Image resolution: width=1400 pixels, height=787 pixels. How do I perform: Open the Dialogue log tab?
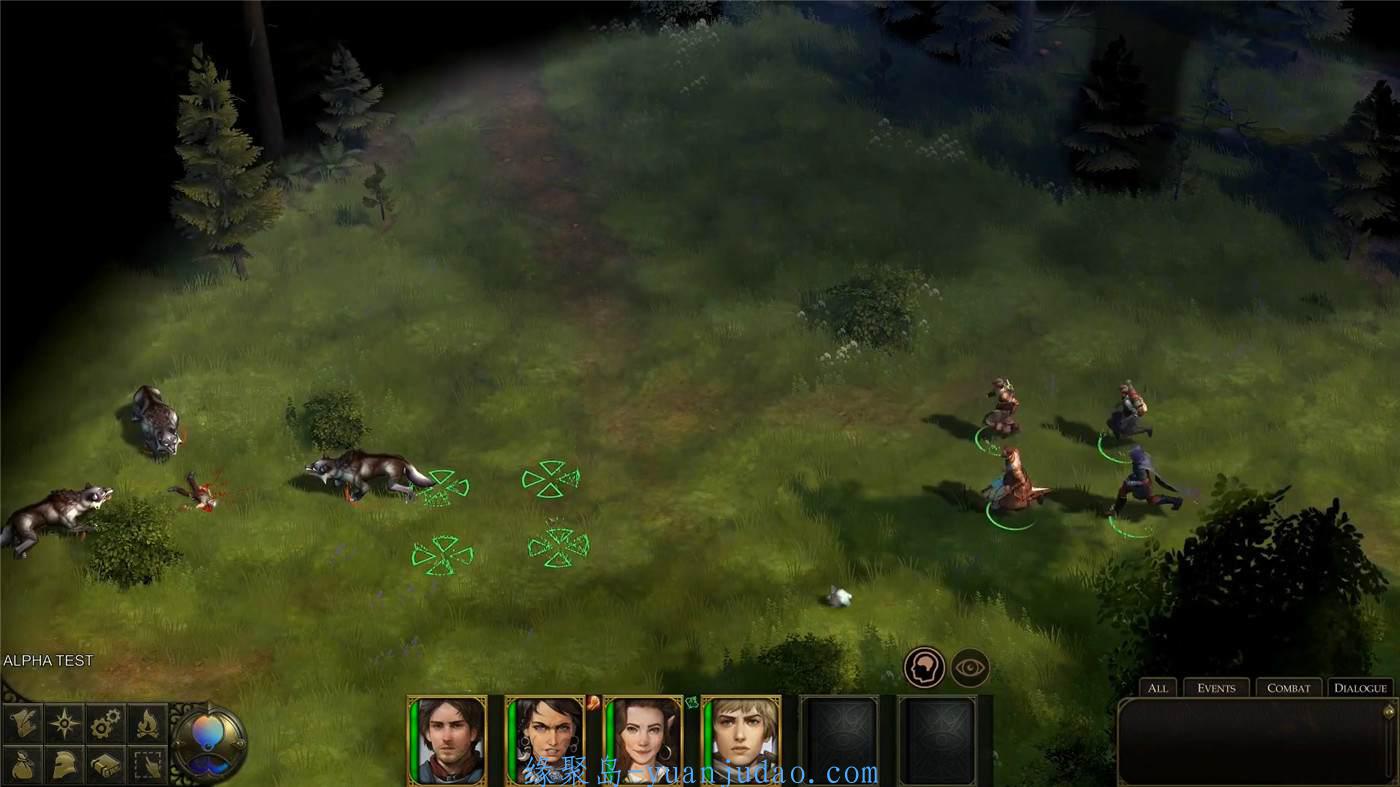pos(1360,688)
